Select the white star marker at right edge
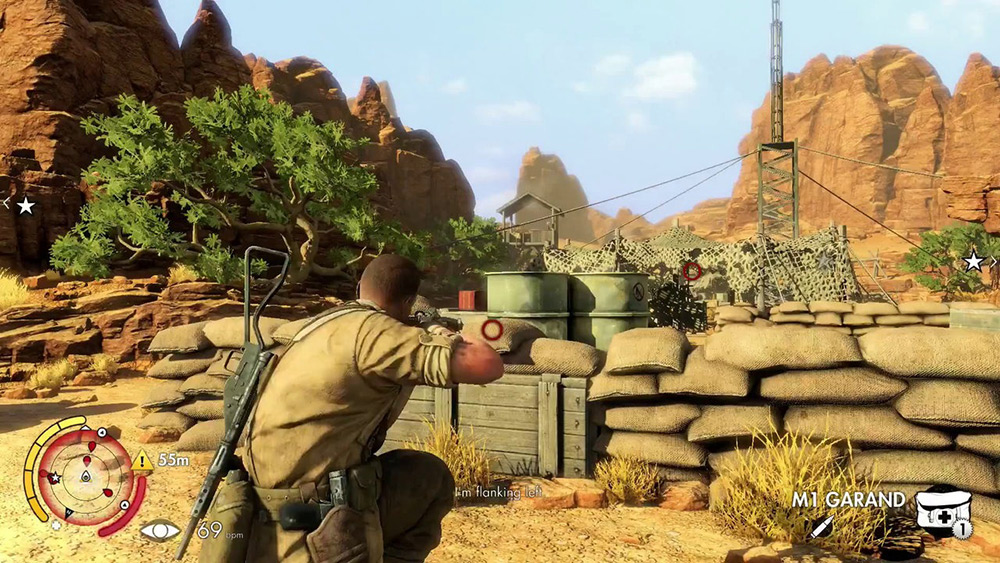1000x563 pixels. [972, 261]
